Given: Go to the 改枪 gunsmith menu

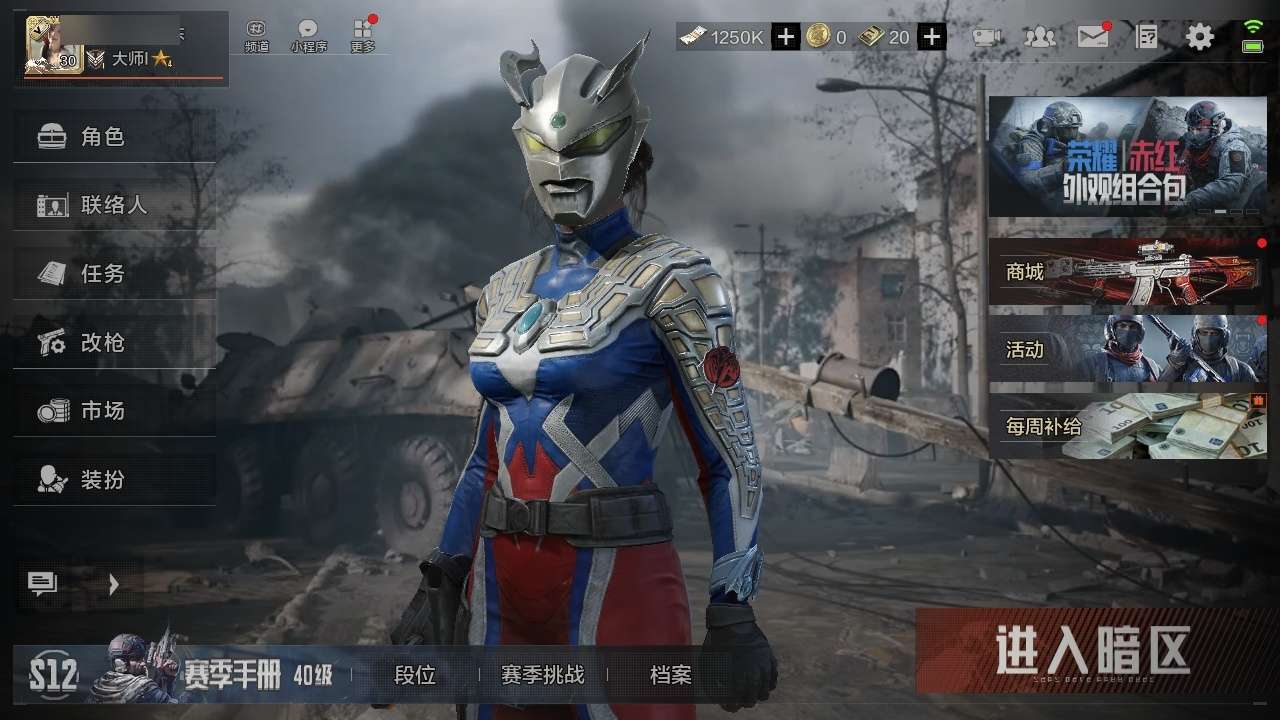Looking at the screenshot, I should (x=114, y=342).
